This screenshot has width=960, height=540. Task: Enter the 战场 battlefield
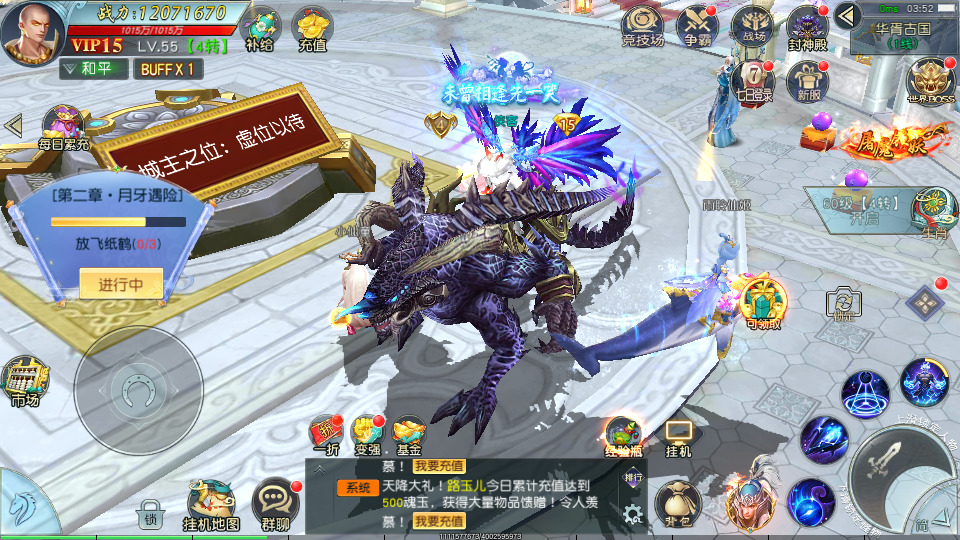tap(750, 24)
